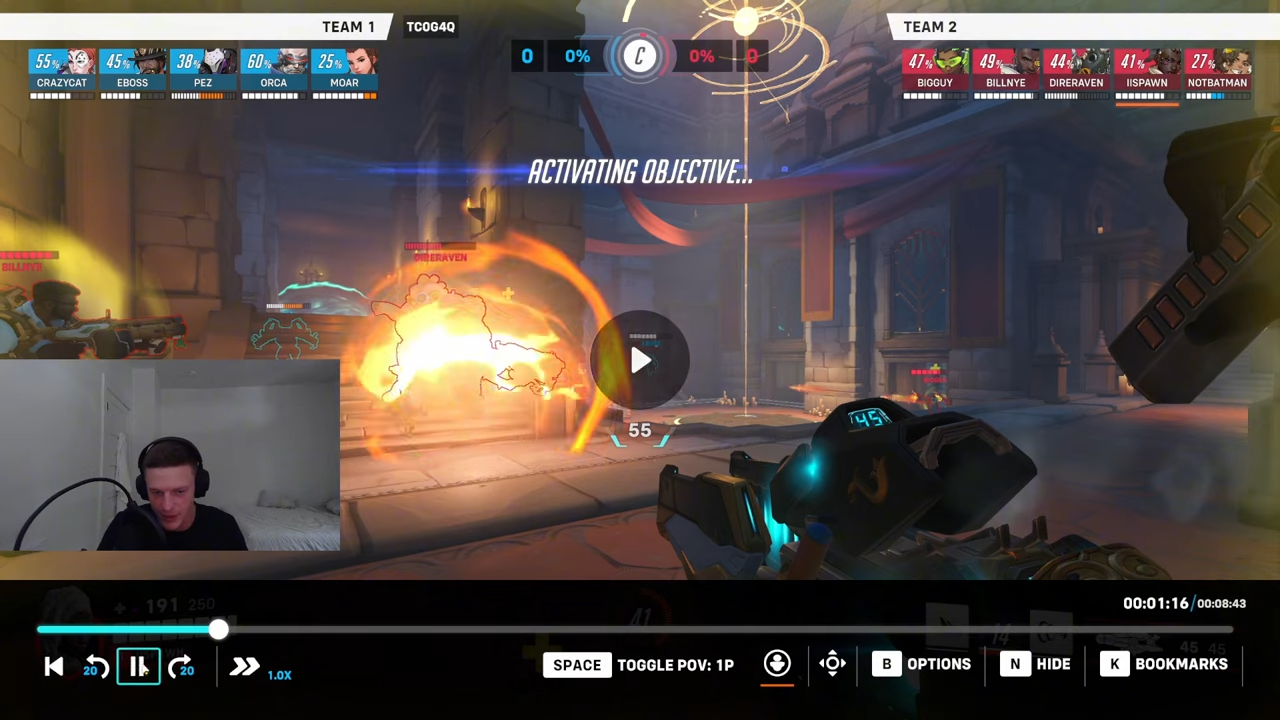Viewport: 1280px width, 720px height.
Task: Switch to NOTBATMAN's perspective
Action: (1218, 70)
